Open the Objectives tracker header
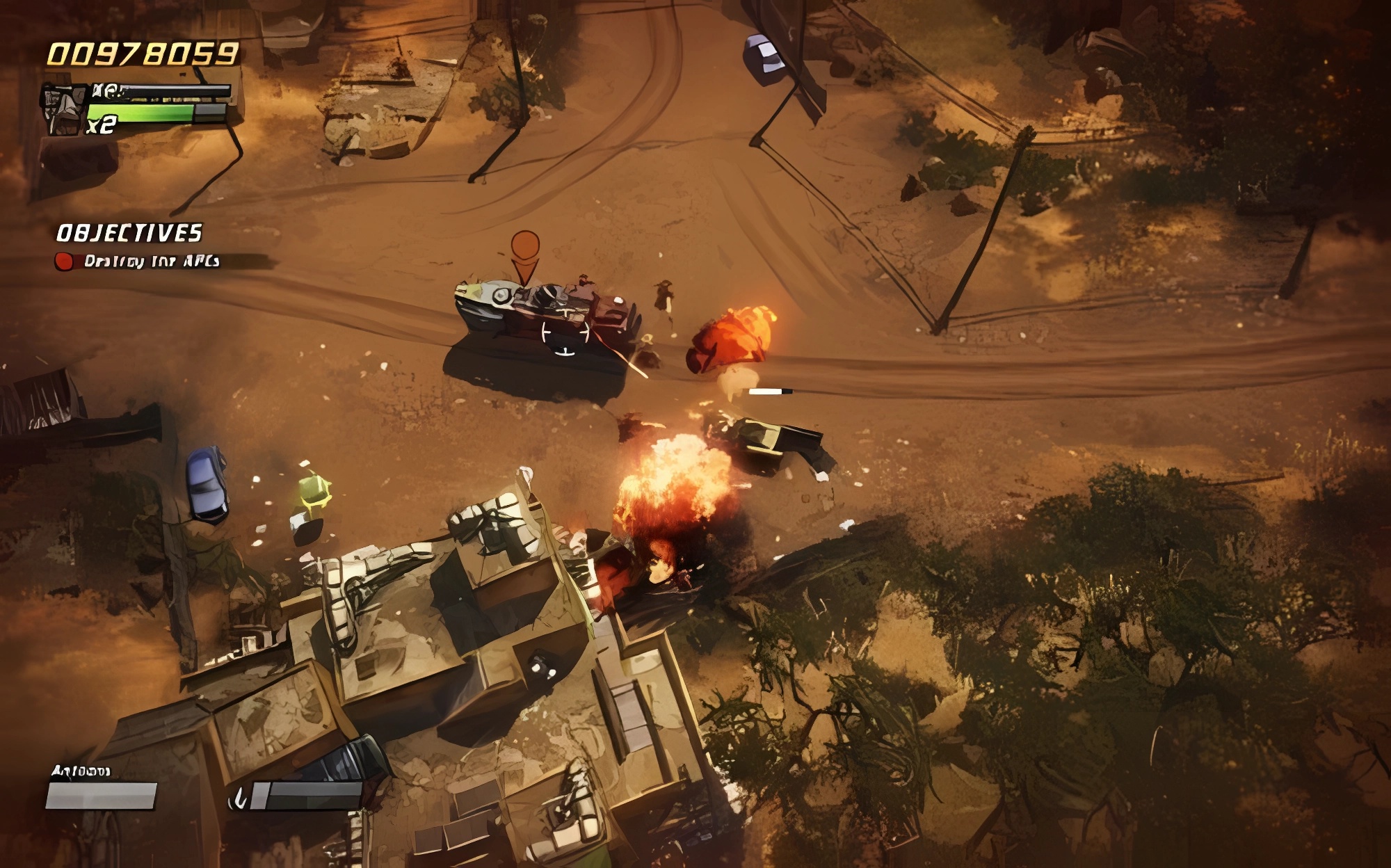Image resolution: width=1391 pixels, height=868 pixels. [x=129, y=233]
